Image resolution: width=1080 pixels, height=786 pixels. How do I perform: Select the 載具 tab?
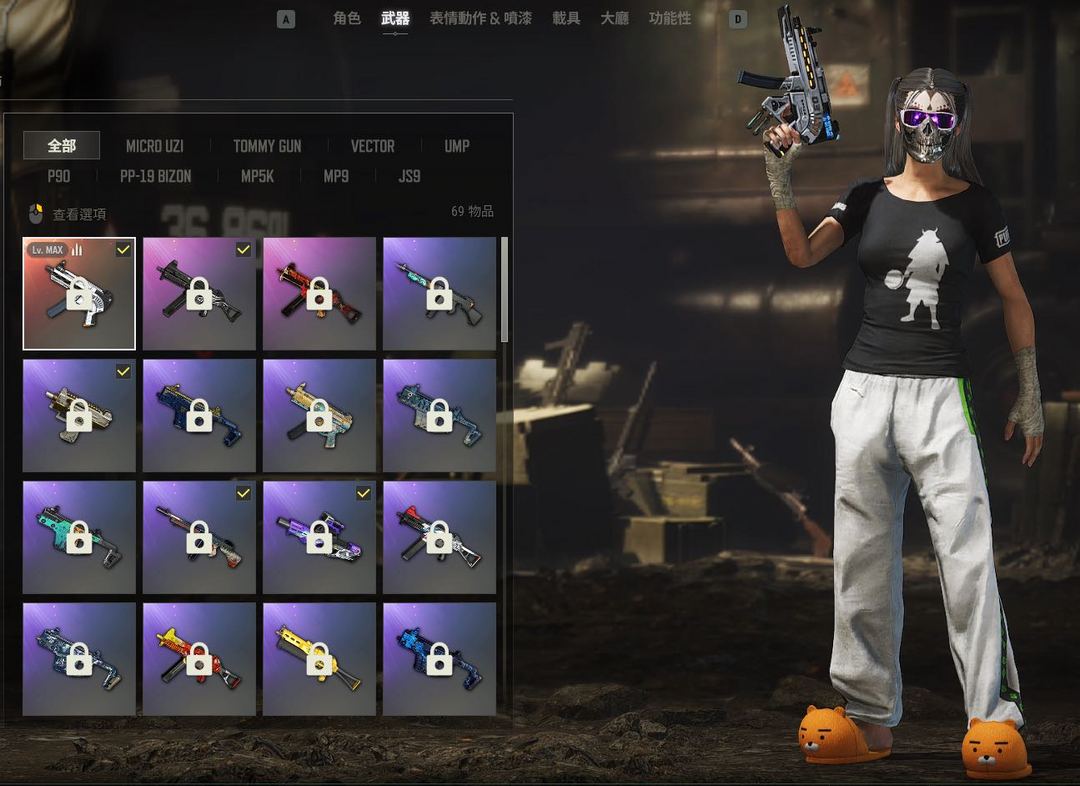(566, 18)
